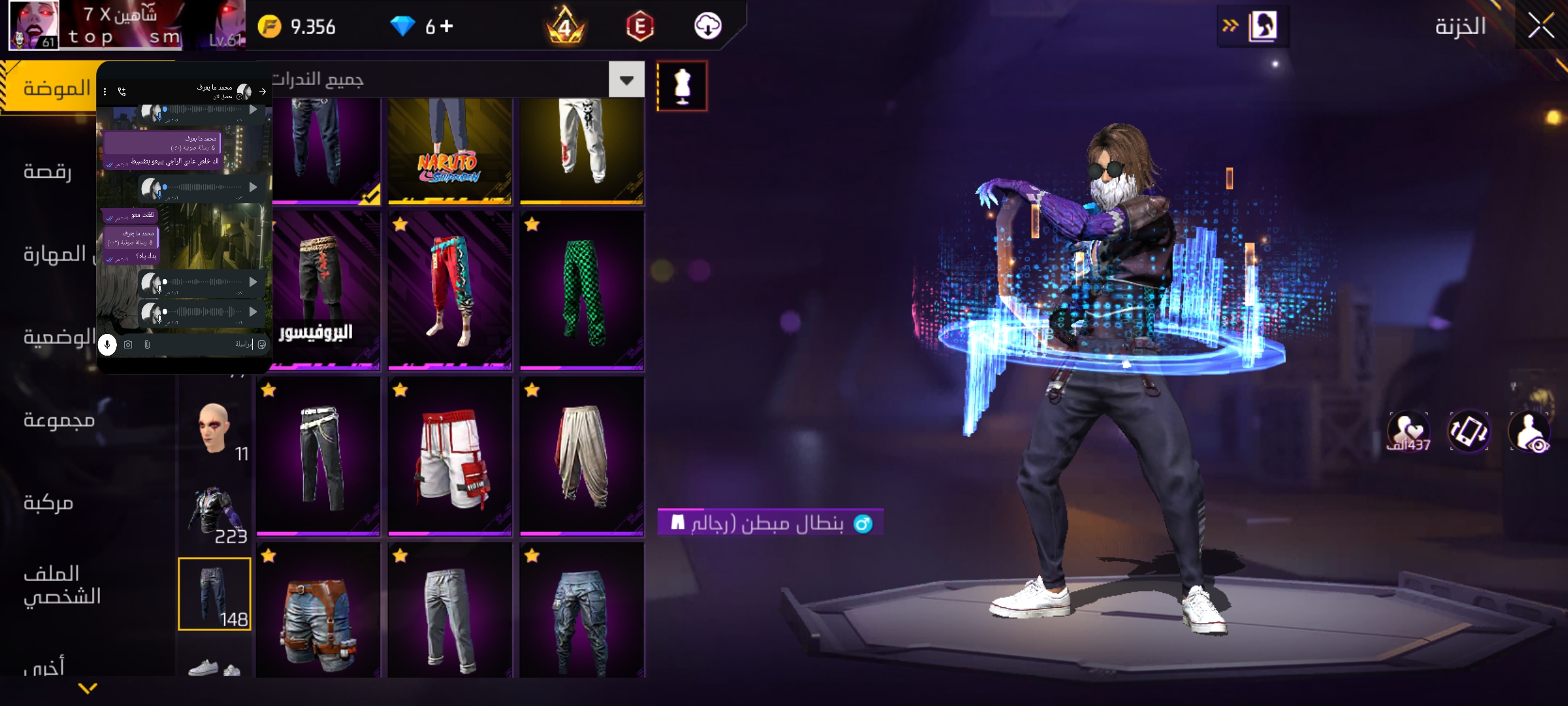Screen dimensions: 1568x706
Task: Open the جميع الندرات rarity dropdown
Action: 626,80
